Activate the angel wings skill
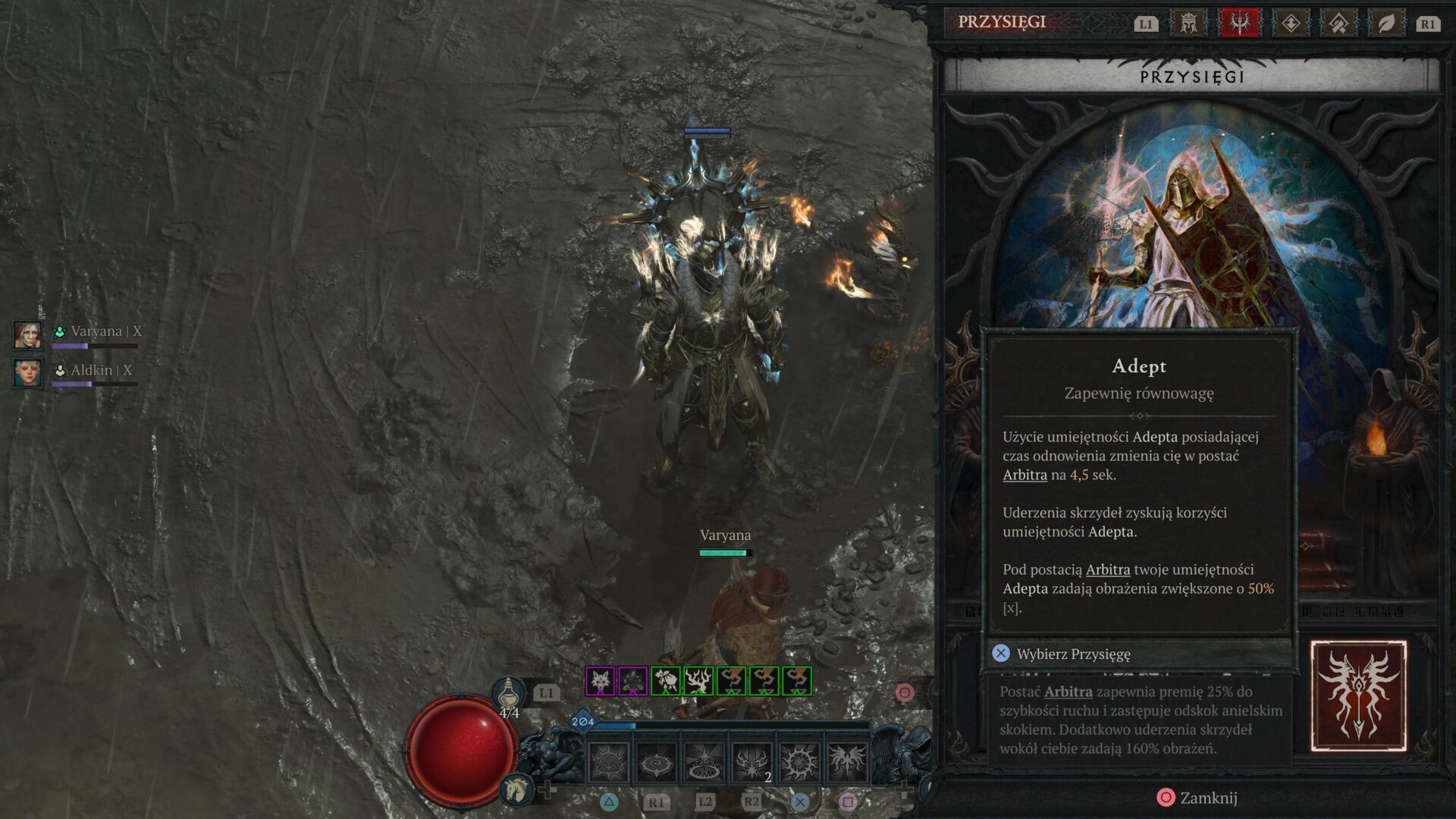 (x=847, y=761)
